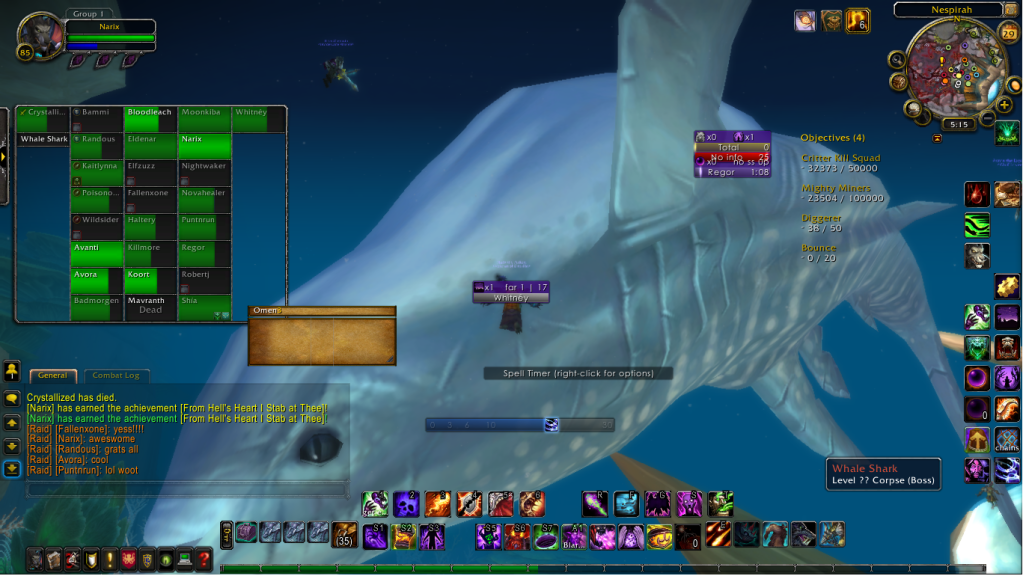Target Koort in the raid frames

pos(151,281)
